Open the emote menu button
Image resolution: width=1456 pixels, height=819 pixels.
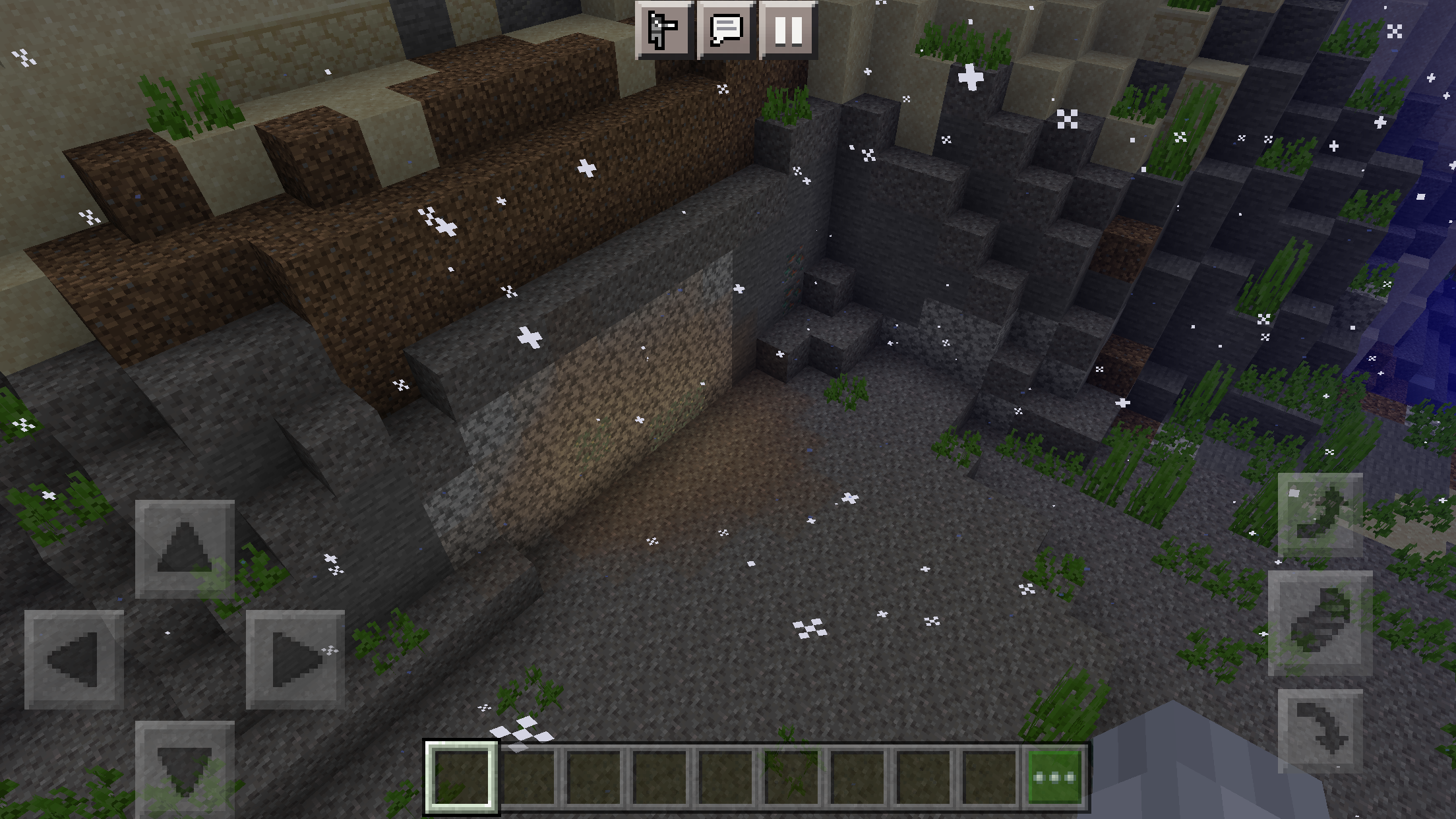(663, 30)
